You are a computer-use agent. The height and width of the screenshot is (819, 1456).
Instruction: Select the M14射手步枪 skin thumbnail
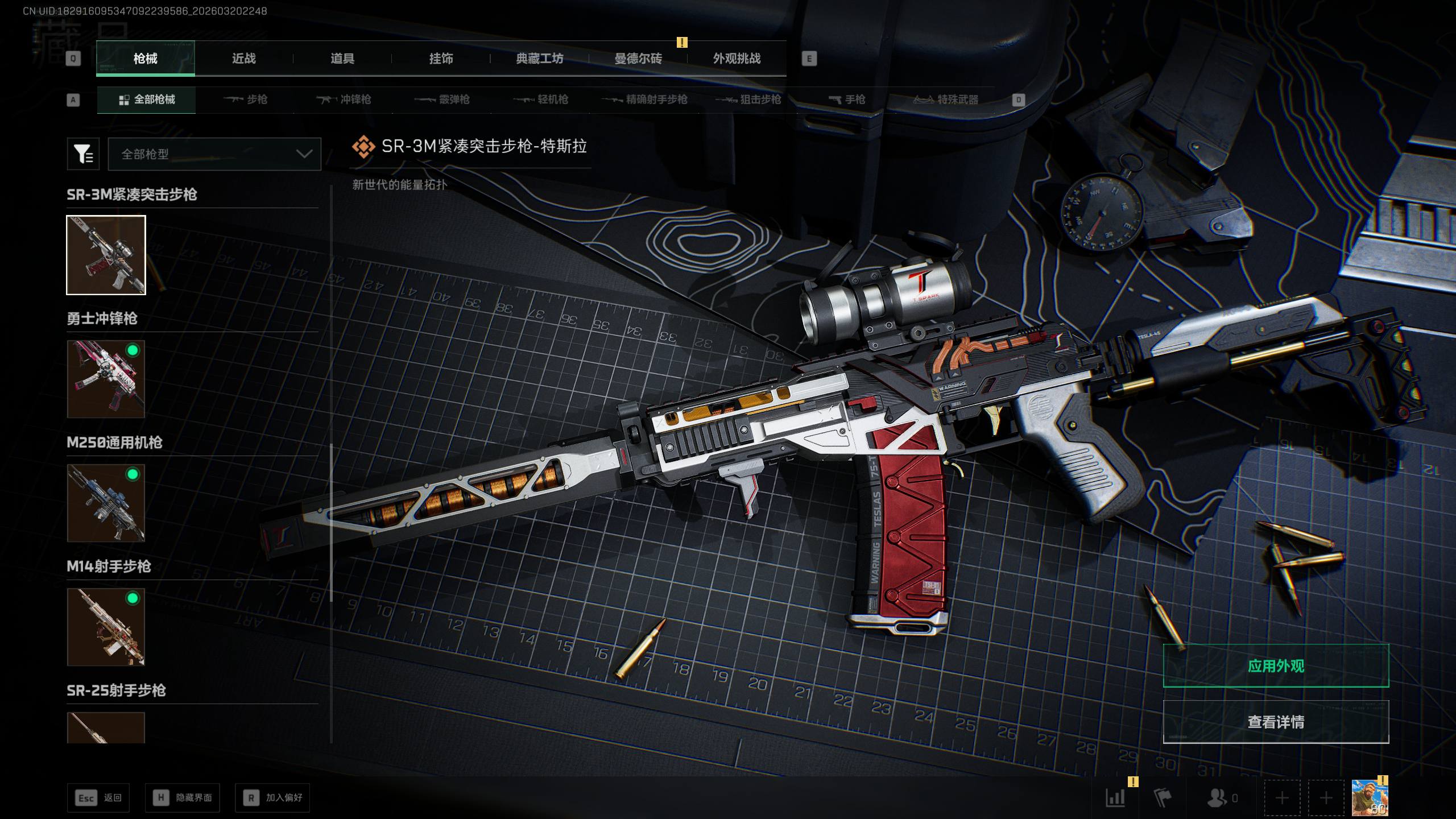click(x=106, y=627)
